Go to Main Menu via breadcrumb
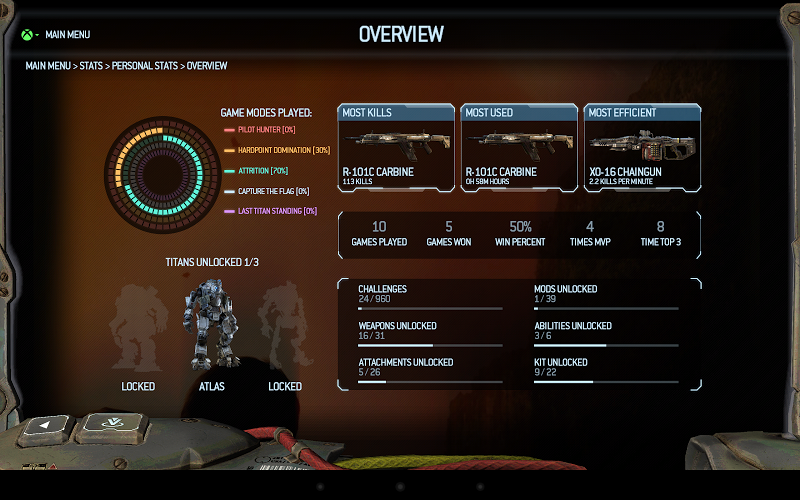Viewport: 800px width, 500px height. coord(48,66)
